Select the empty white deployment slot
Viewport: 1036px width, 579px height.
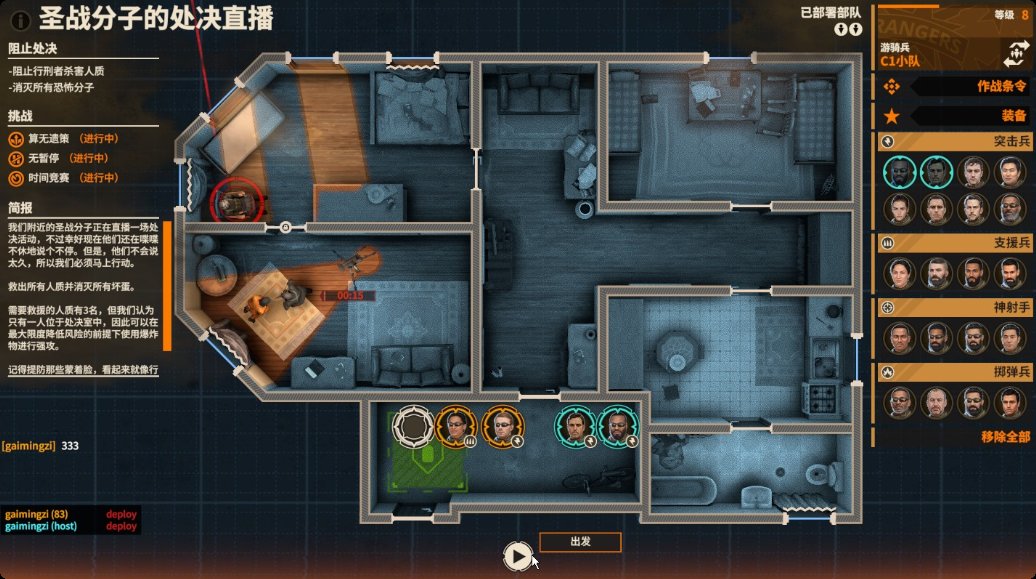pyautogui.click(x=412, y=427)
